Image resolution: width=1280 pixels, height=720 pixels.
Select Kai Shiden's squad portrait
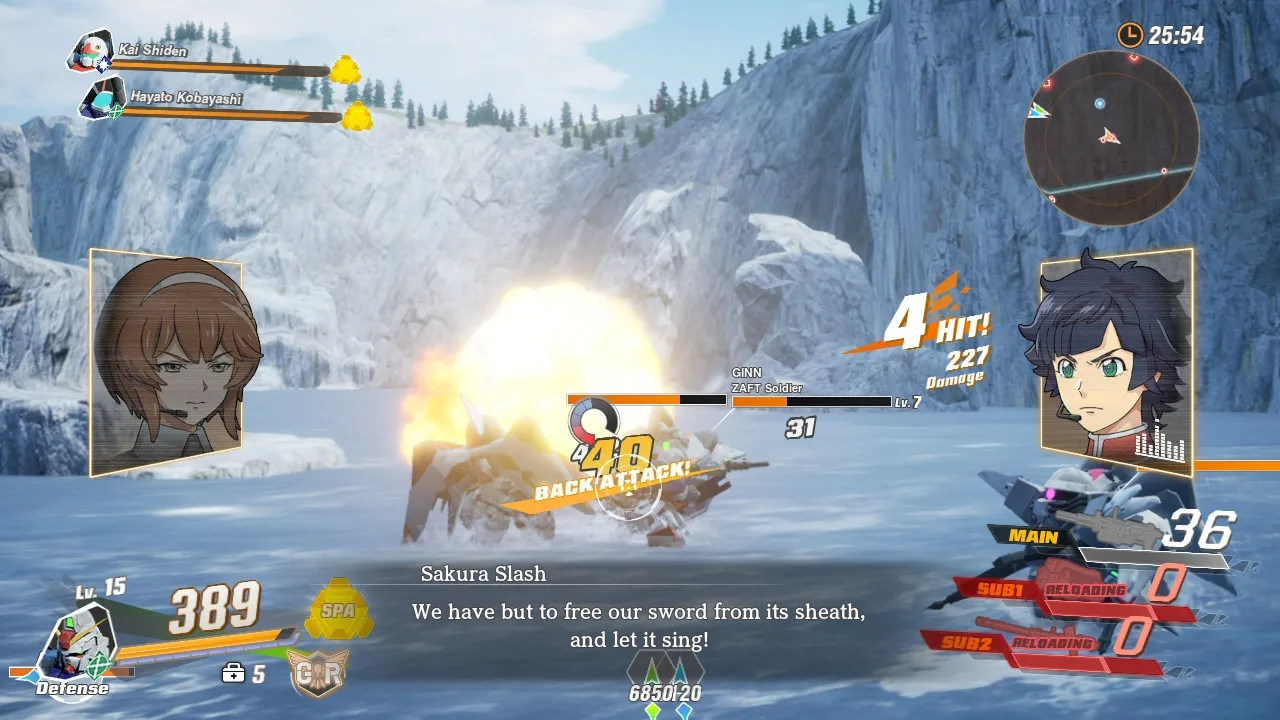(90, 52)
